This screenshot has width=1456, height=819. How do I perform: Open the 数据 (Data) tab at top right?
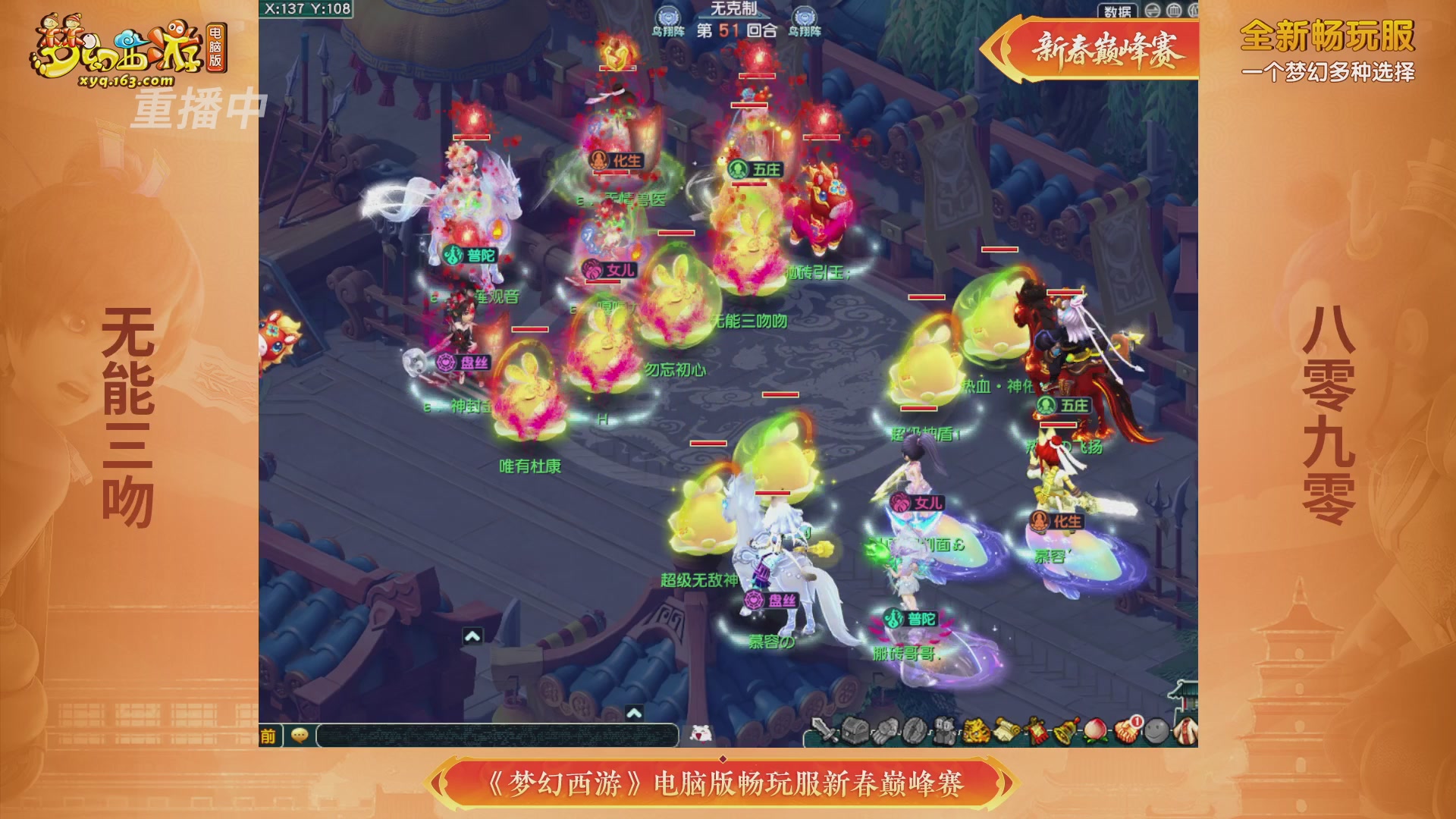click(x=1117, y=11)
